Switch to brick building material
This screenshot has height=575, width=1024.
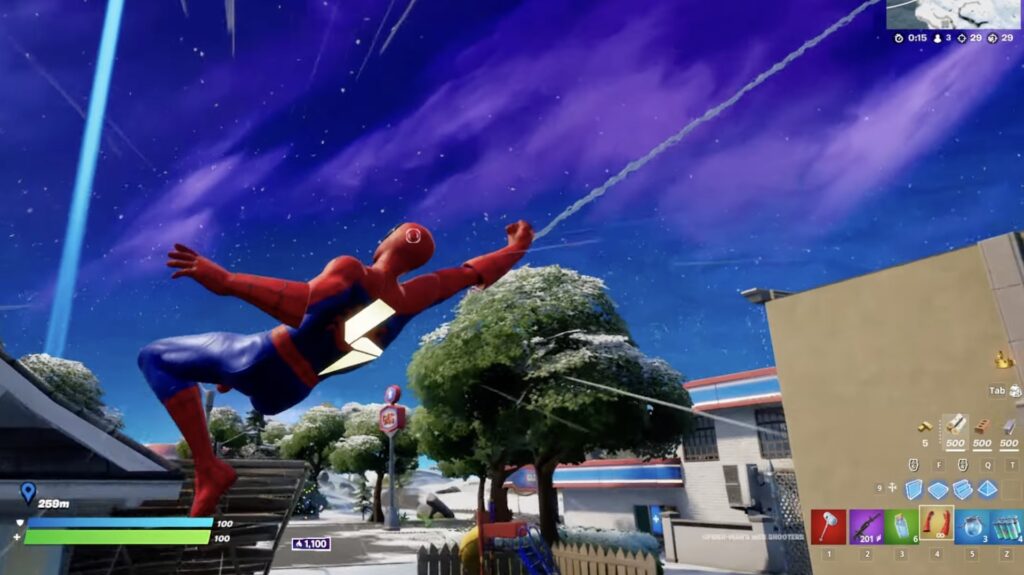tap(982, 427)
